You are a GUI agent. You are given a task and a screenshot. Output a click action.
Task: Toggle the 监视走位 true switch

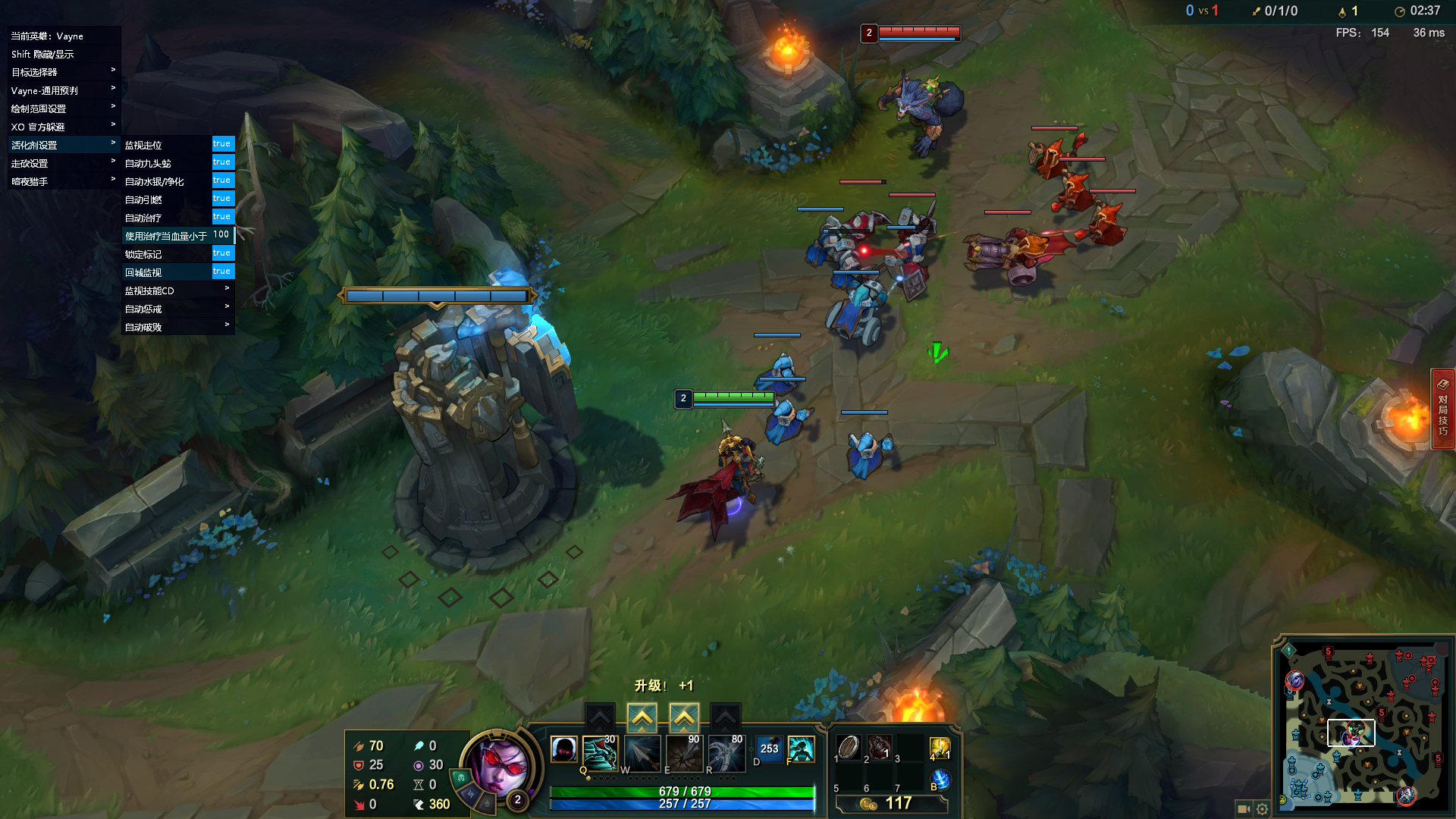point(222,144)
